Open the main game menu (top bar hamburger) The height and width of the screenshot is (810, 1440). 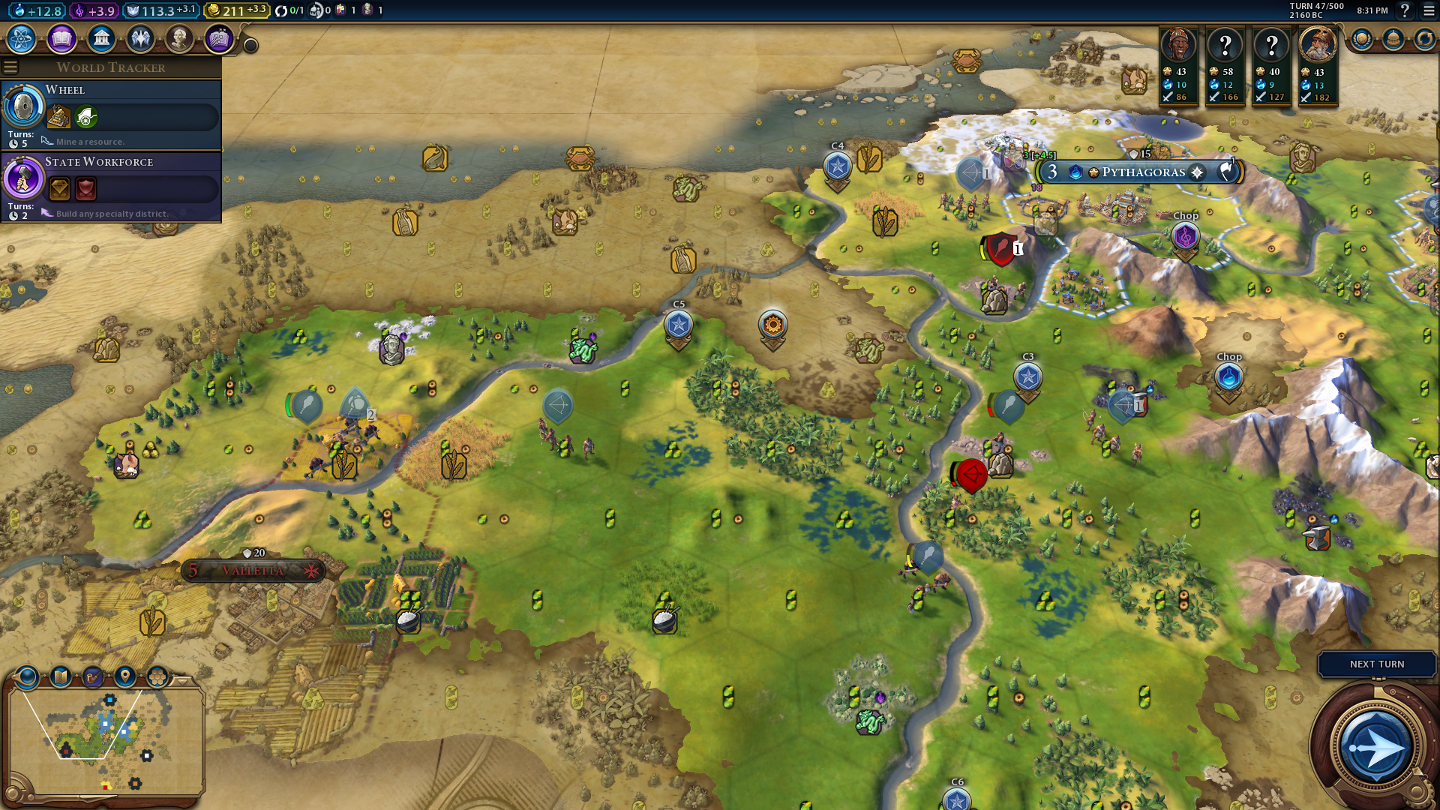click(x=1428, y=11)
